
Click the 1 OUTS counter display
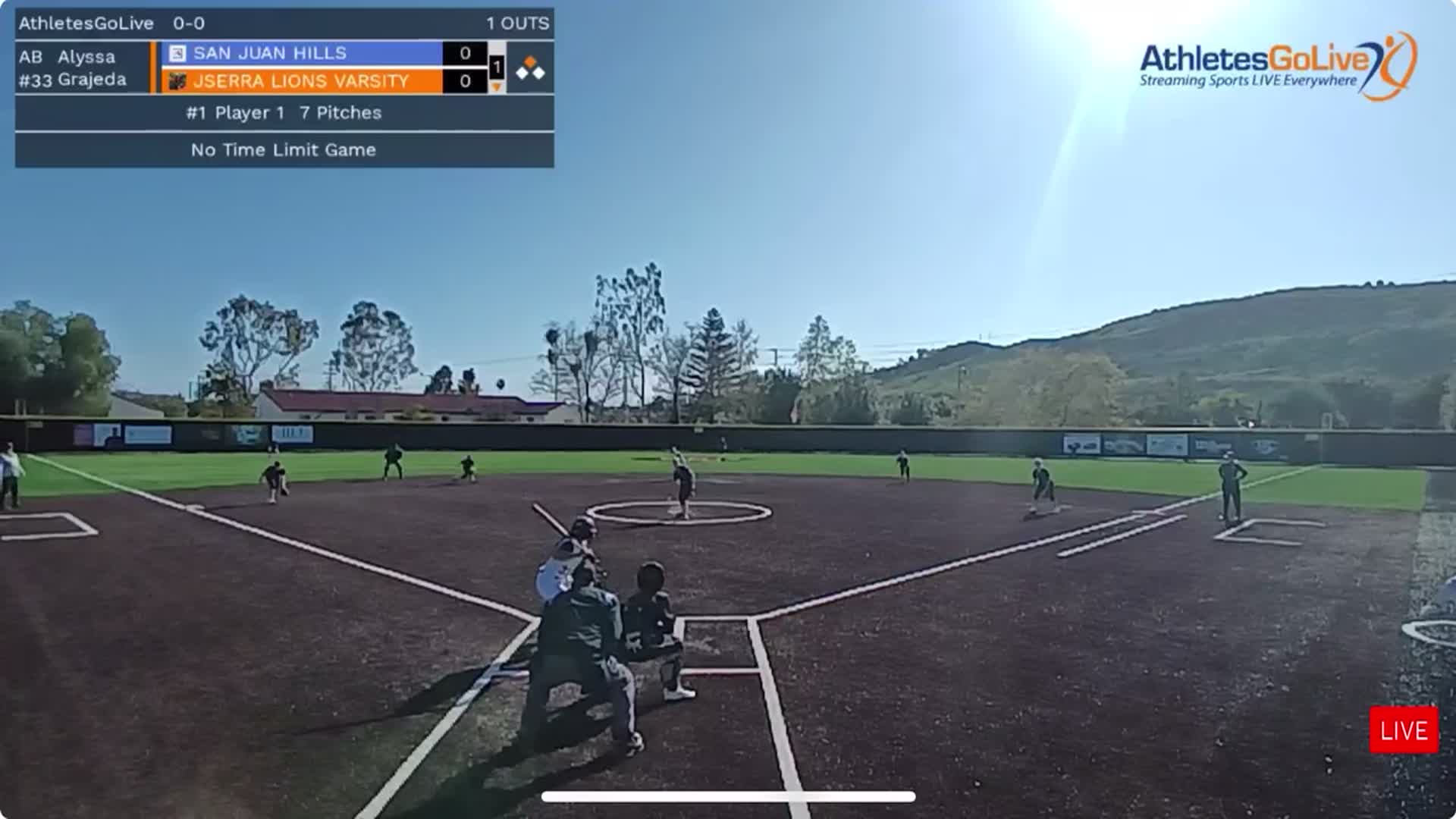pos(518,23)
